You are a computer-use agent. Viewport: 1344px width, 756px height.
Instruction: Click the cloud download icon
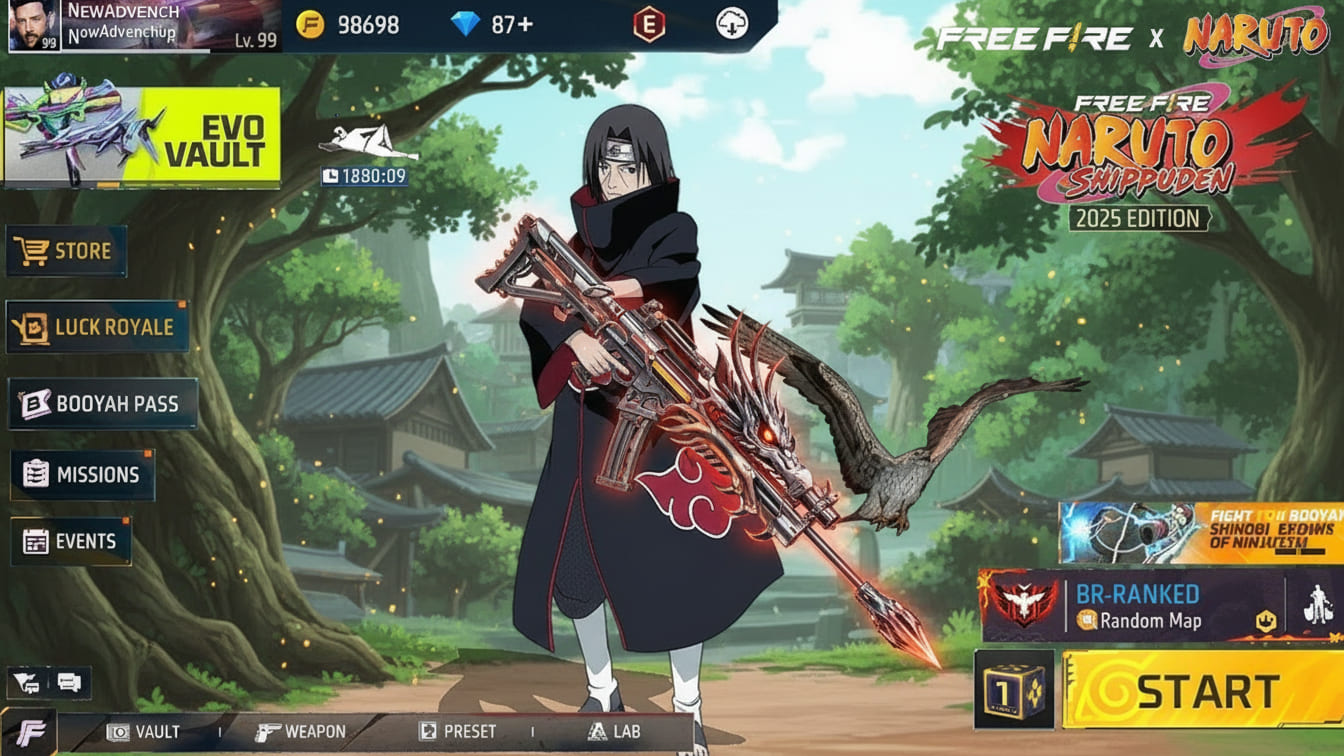pos(732,25)
